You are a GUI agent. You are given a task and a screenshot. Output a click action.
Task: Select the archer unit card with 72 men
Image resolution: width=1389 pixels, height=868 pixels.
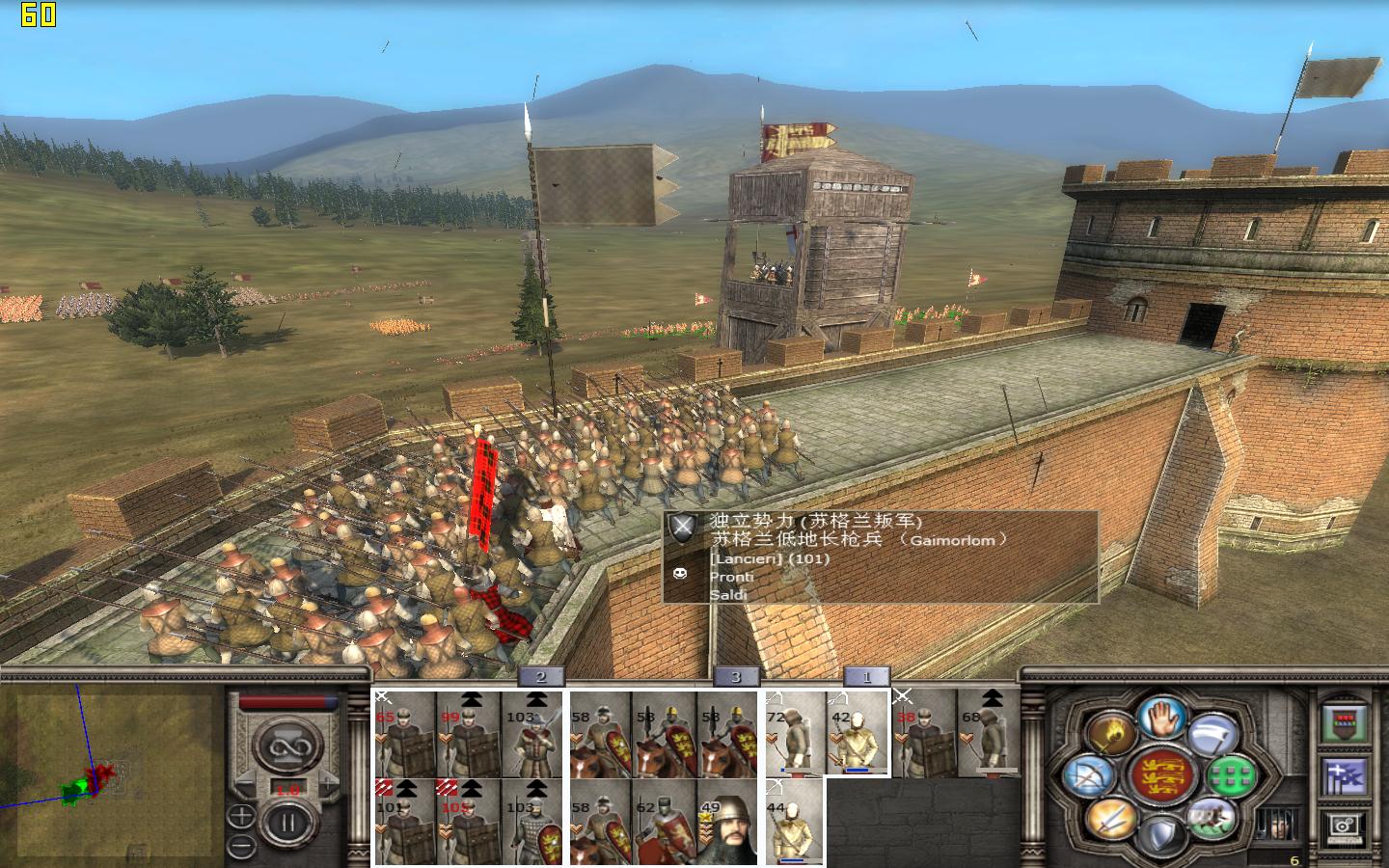[795, 733]
